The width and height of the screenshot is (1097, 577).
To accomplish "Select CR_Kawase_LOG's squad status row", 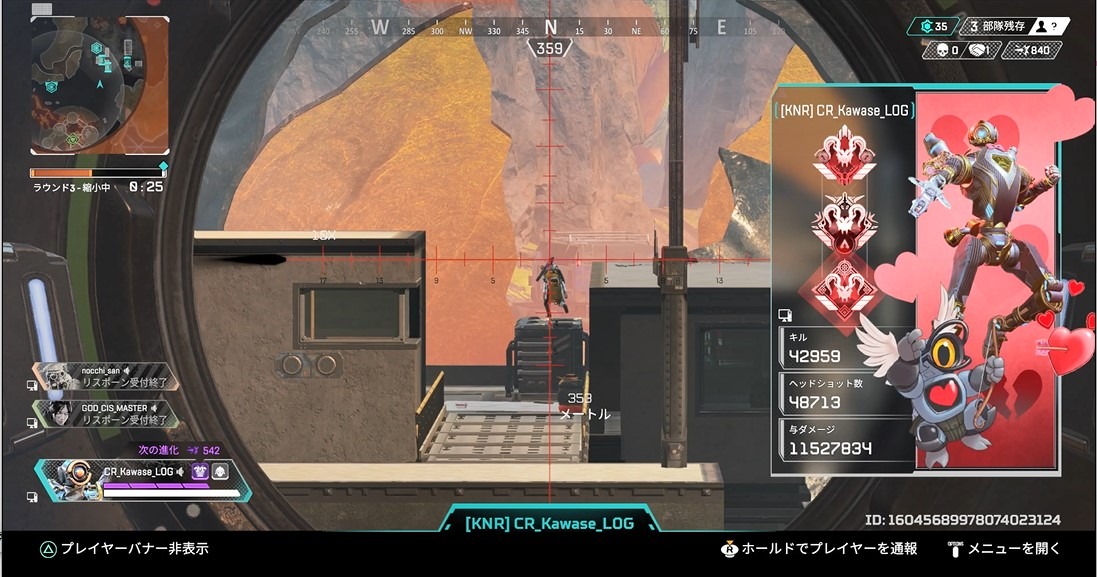I will pos(145,479).
